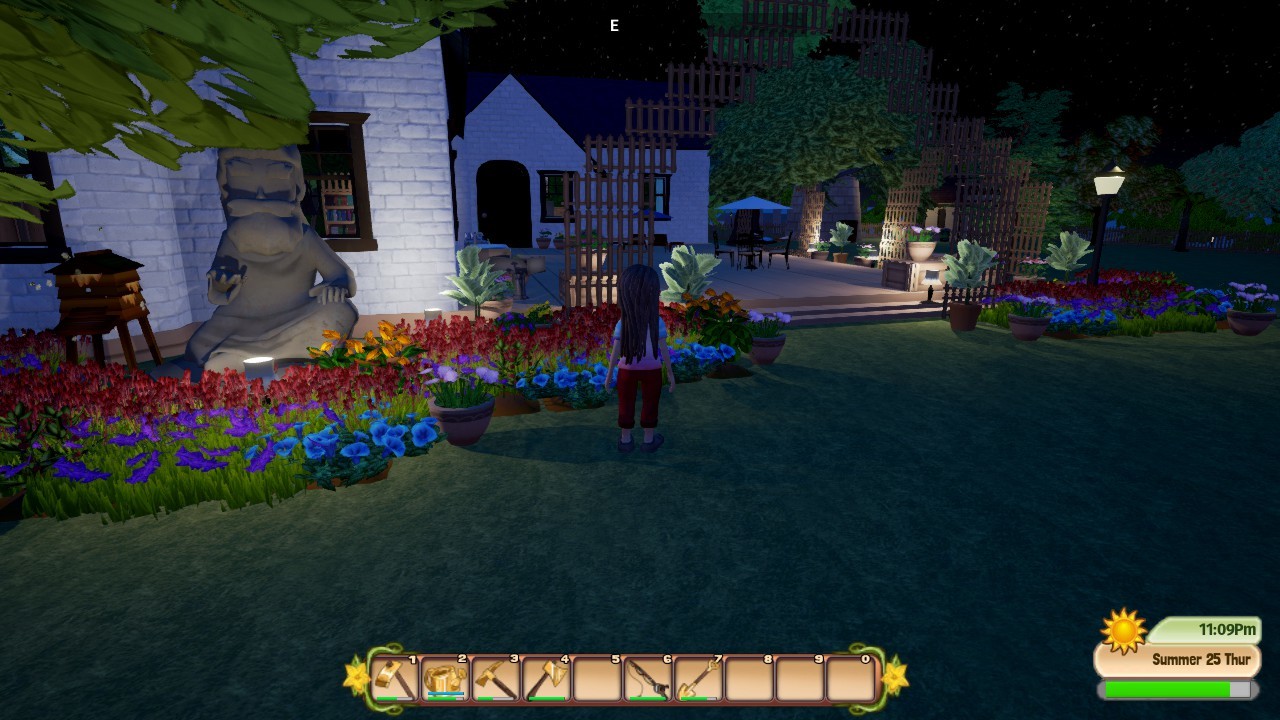Select the golden hoe in slot 1
Screen dimensions: 1280x720
[395, 679]
